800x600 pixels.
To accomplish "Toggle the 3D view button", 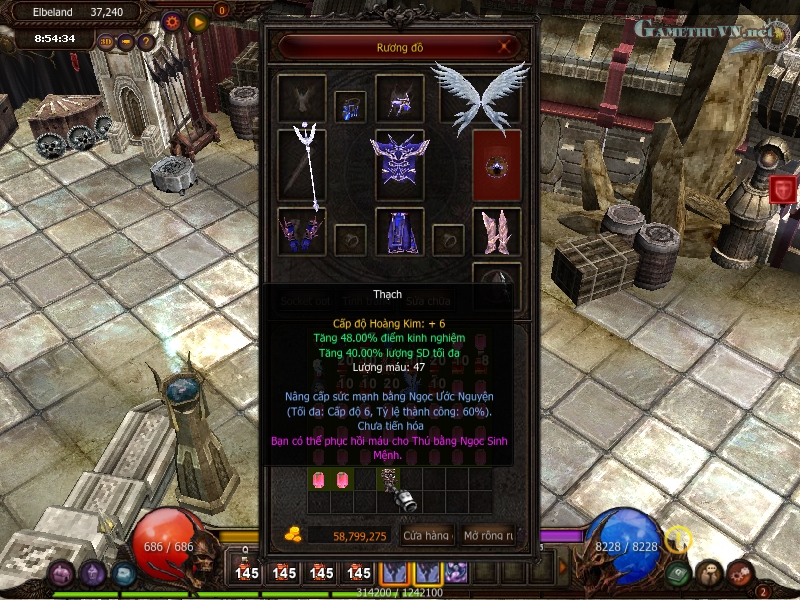I will pos(106,42).
